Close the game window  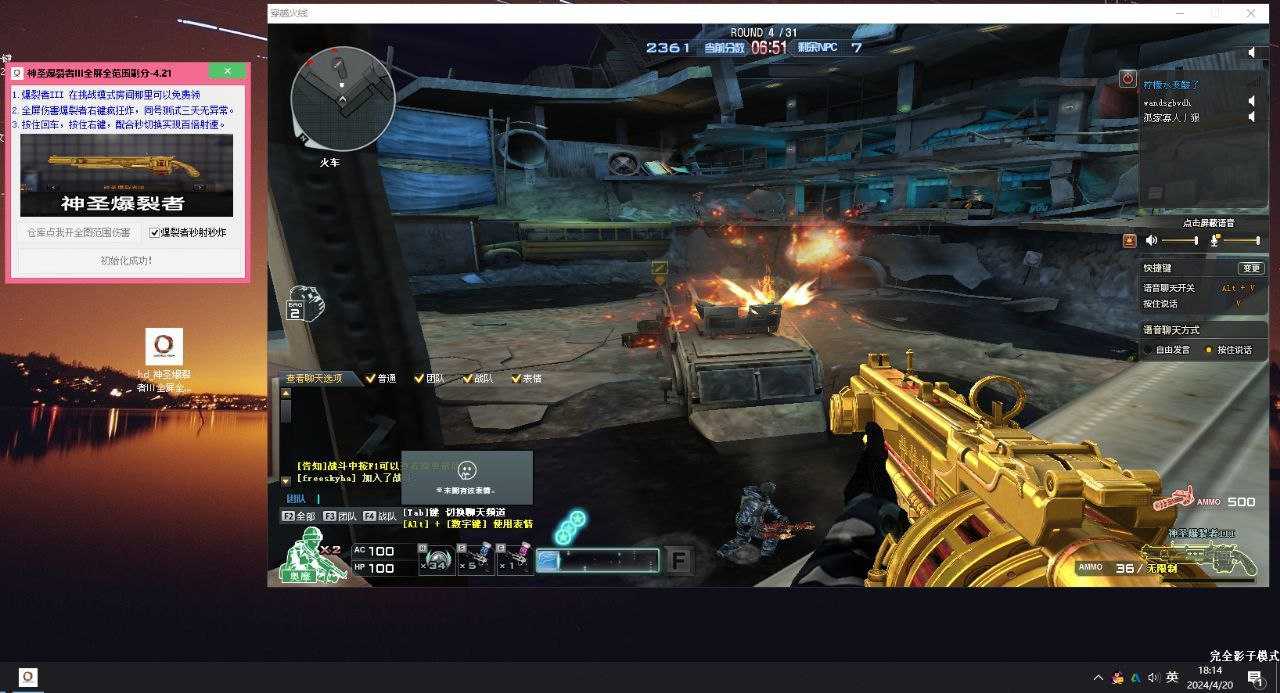[1250, 13]
